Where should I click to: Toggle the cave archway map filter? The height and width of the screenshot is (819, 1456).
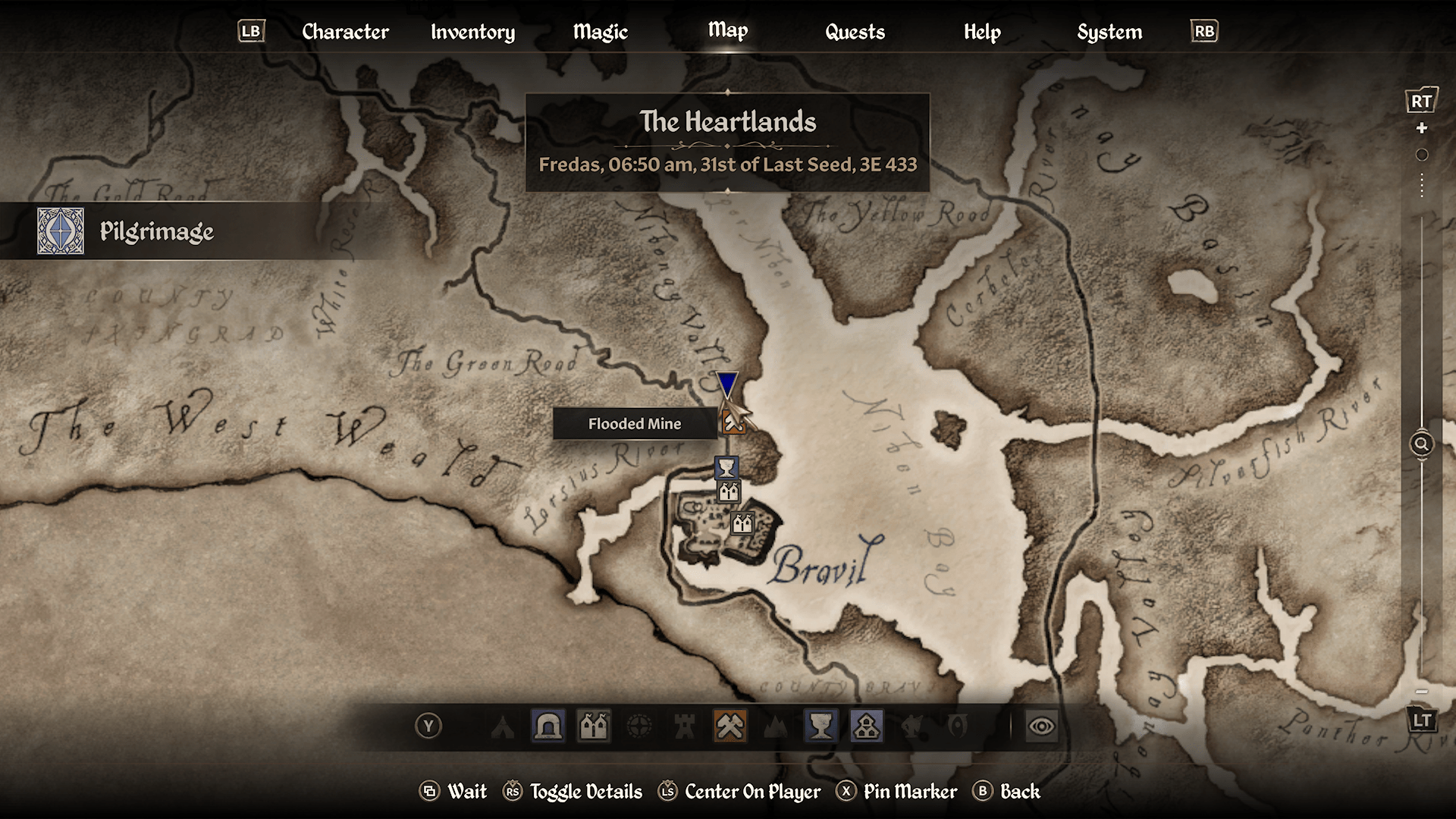[548, 726]
